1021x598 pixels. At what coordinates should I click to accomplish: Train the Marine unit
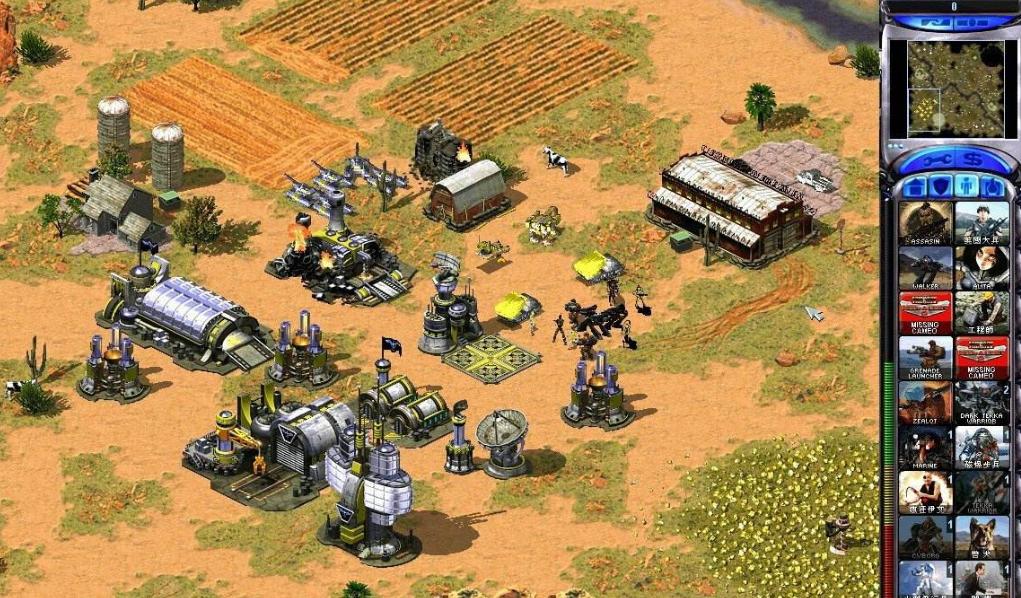[x=925, y=448]
